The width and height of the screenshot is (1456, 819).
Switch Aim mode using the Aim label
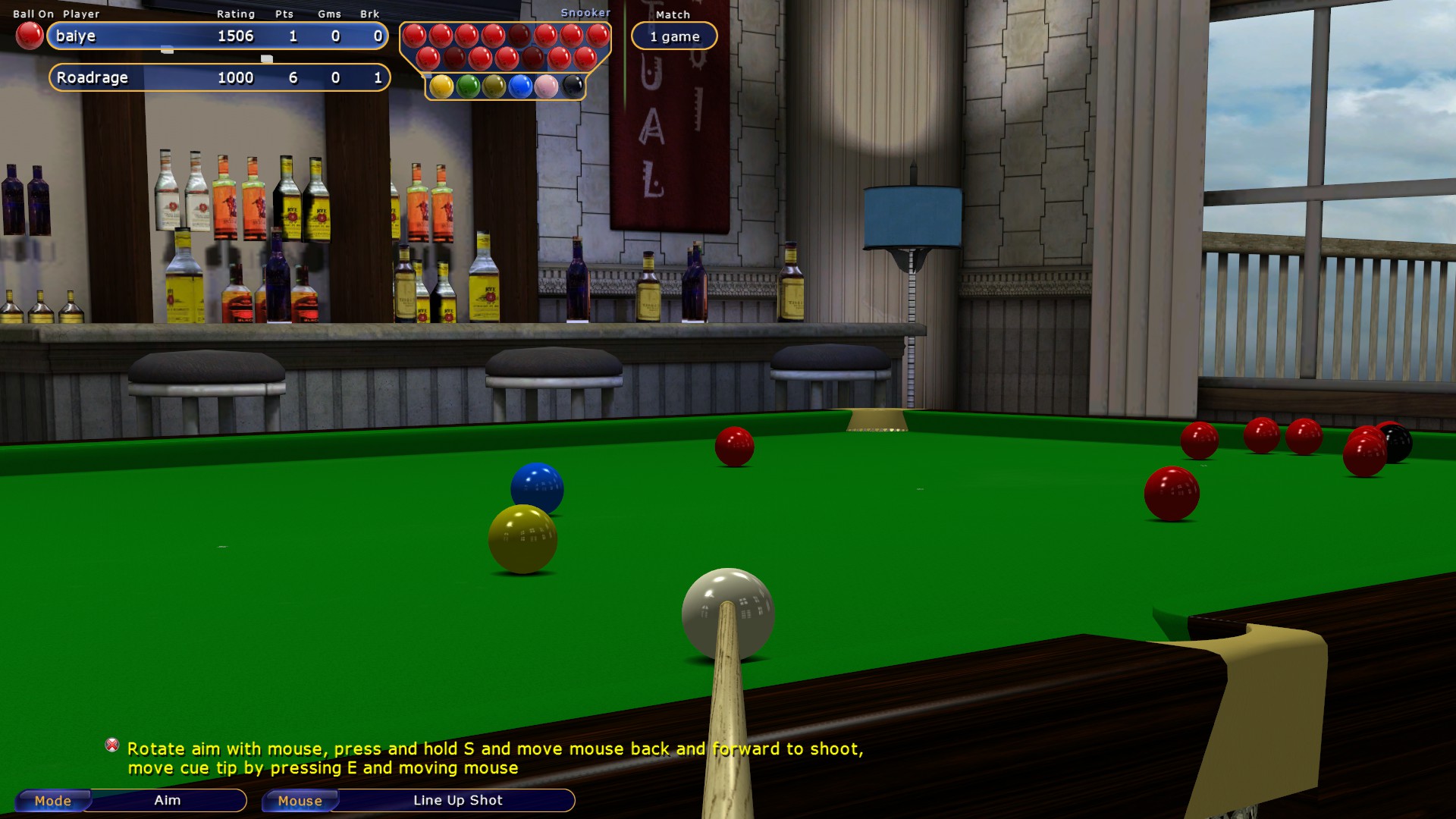[165, 800]
